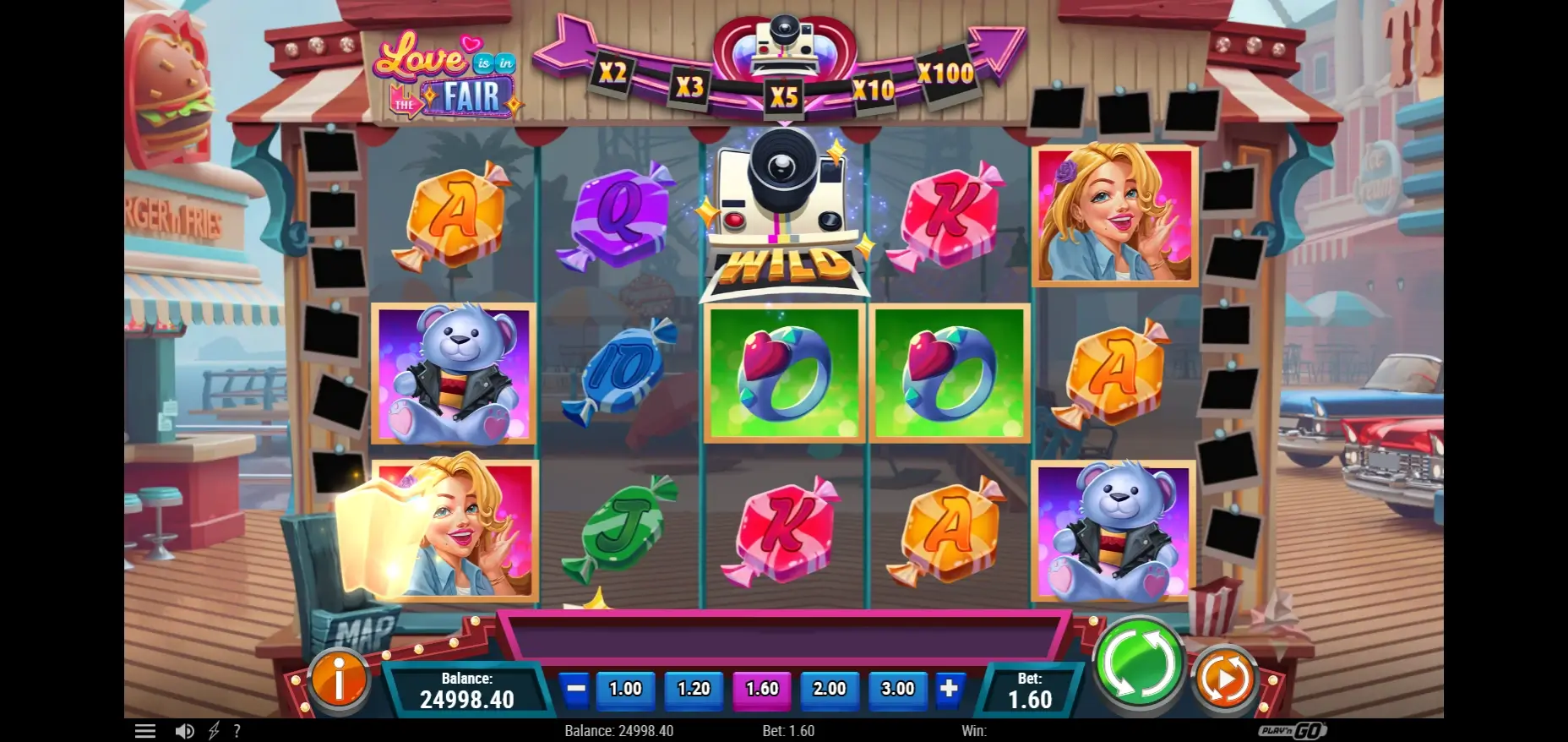Viewport: 1568px width, 742px height.
Task: Select the 1.20 bet amount
Action: tap(693, 689)
